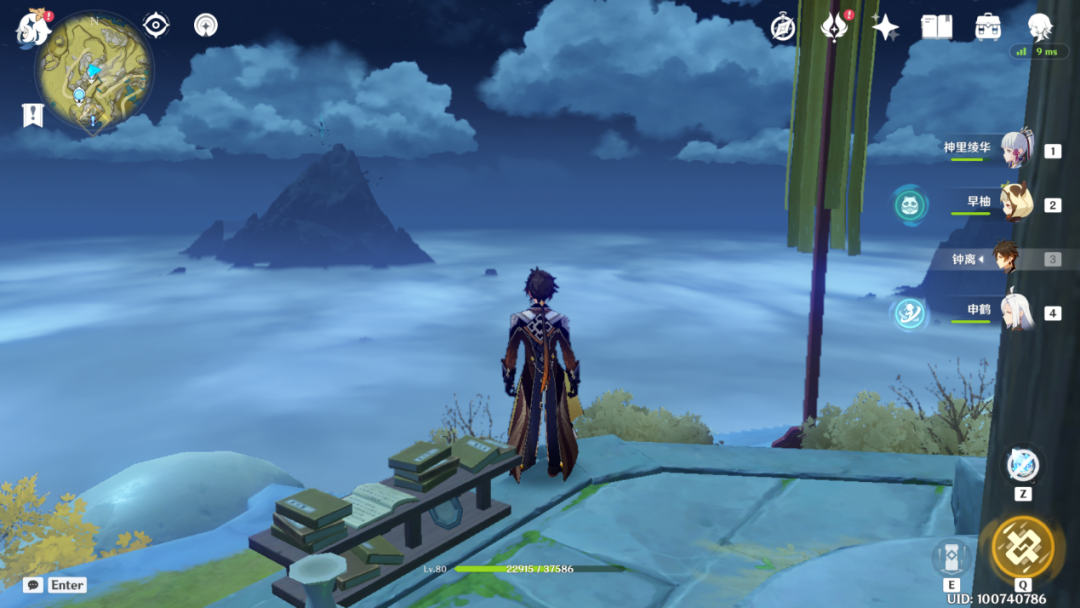Viewport: 1080px width, 608px height.
Task: Open the adventurer handbook book icon
Action: 937,27
